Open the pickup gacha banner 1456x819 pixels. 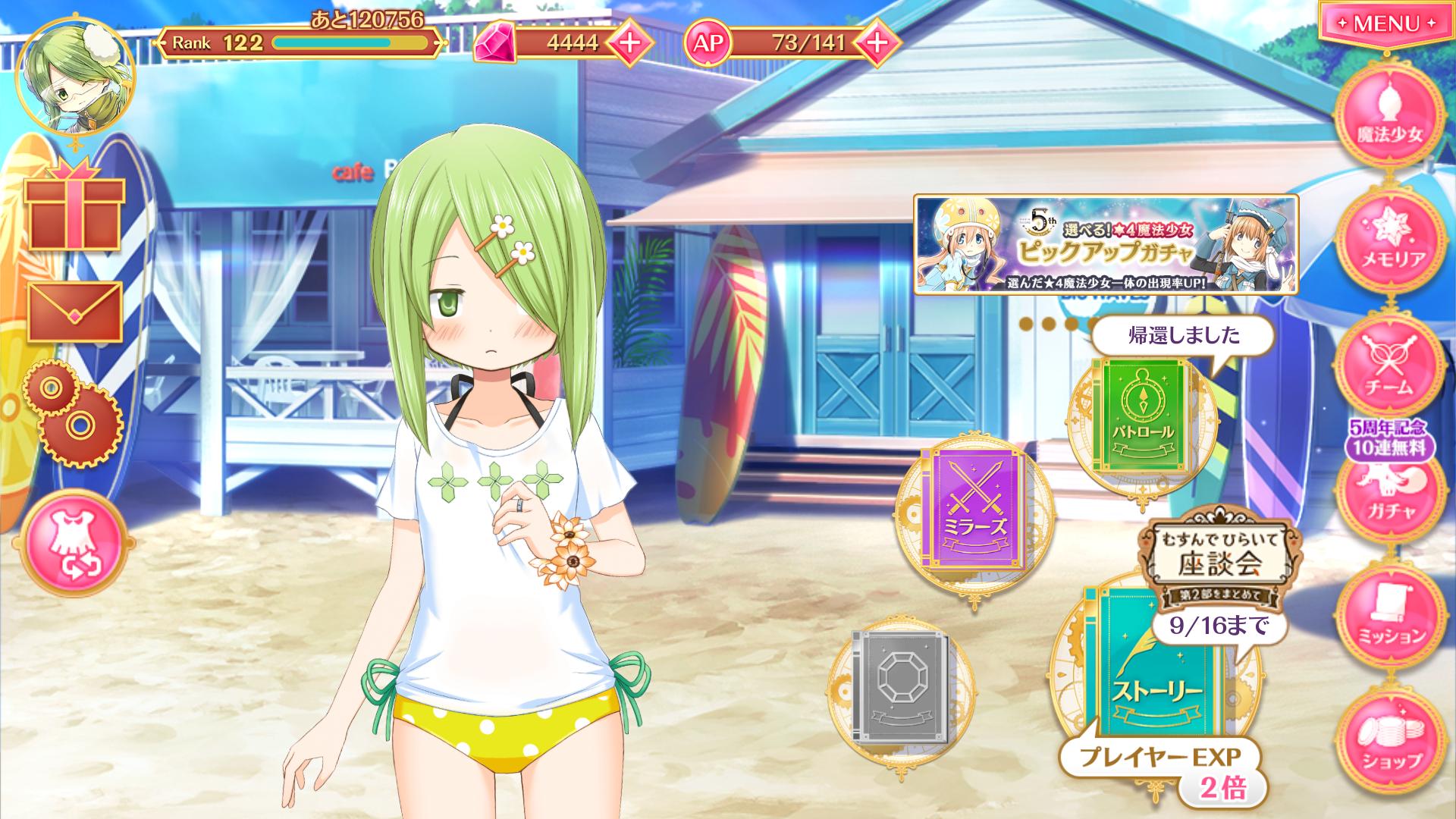[1106, 245]
